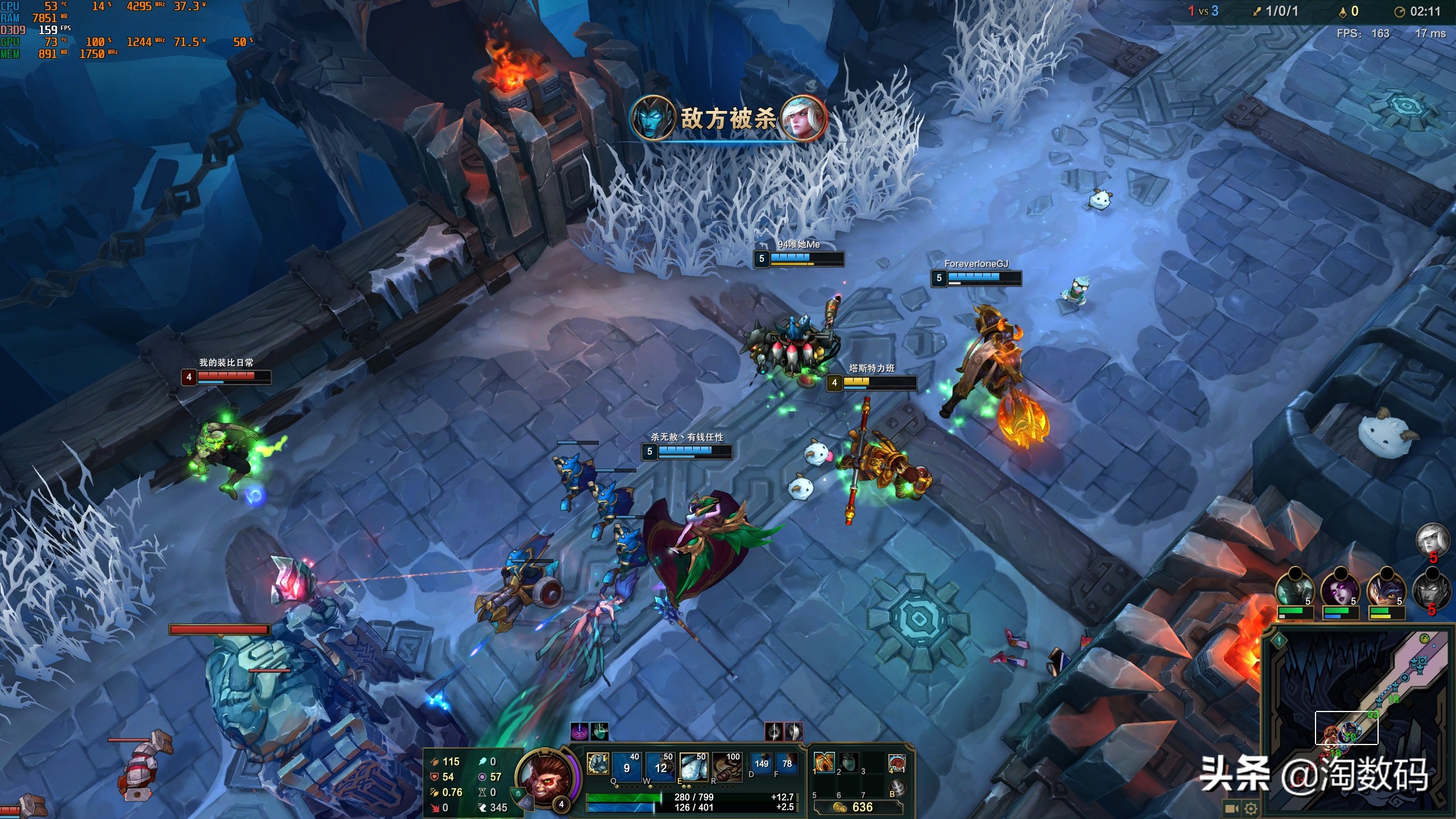This screenshot has width=1456, height=819.
Task: Toggle the camera lock button beside minimap
Action: (1231, 808)
